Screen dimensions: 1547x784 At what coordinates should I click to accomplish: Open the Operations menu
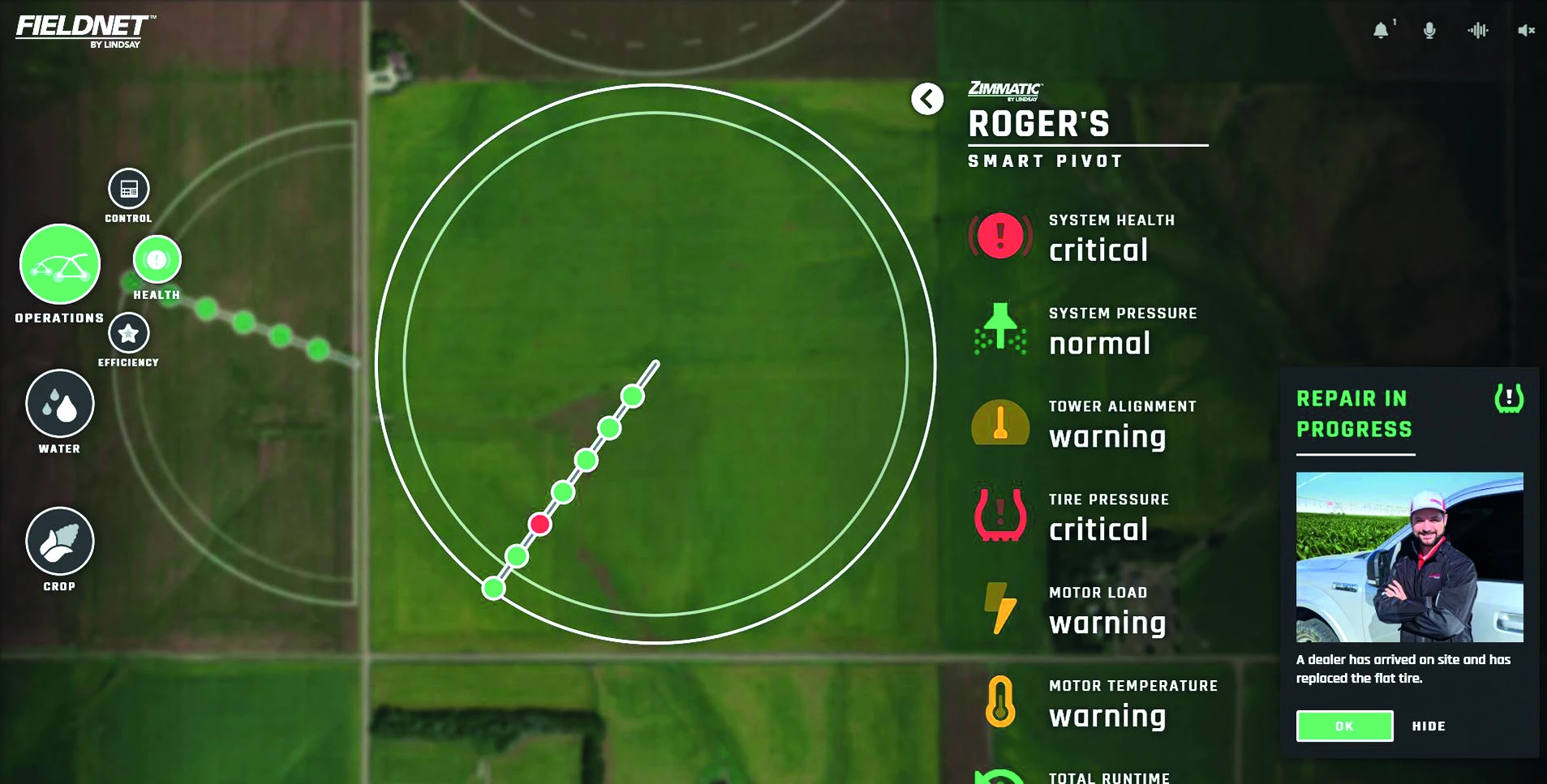[x=60, y=264]
